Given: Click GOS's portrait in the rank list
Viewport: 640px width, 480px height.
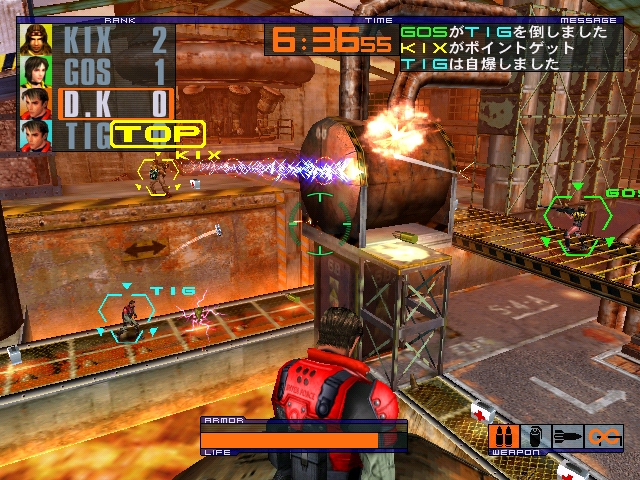Looking at the screenshot, I should [36, 72].
